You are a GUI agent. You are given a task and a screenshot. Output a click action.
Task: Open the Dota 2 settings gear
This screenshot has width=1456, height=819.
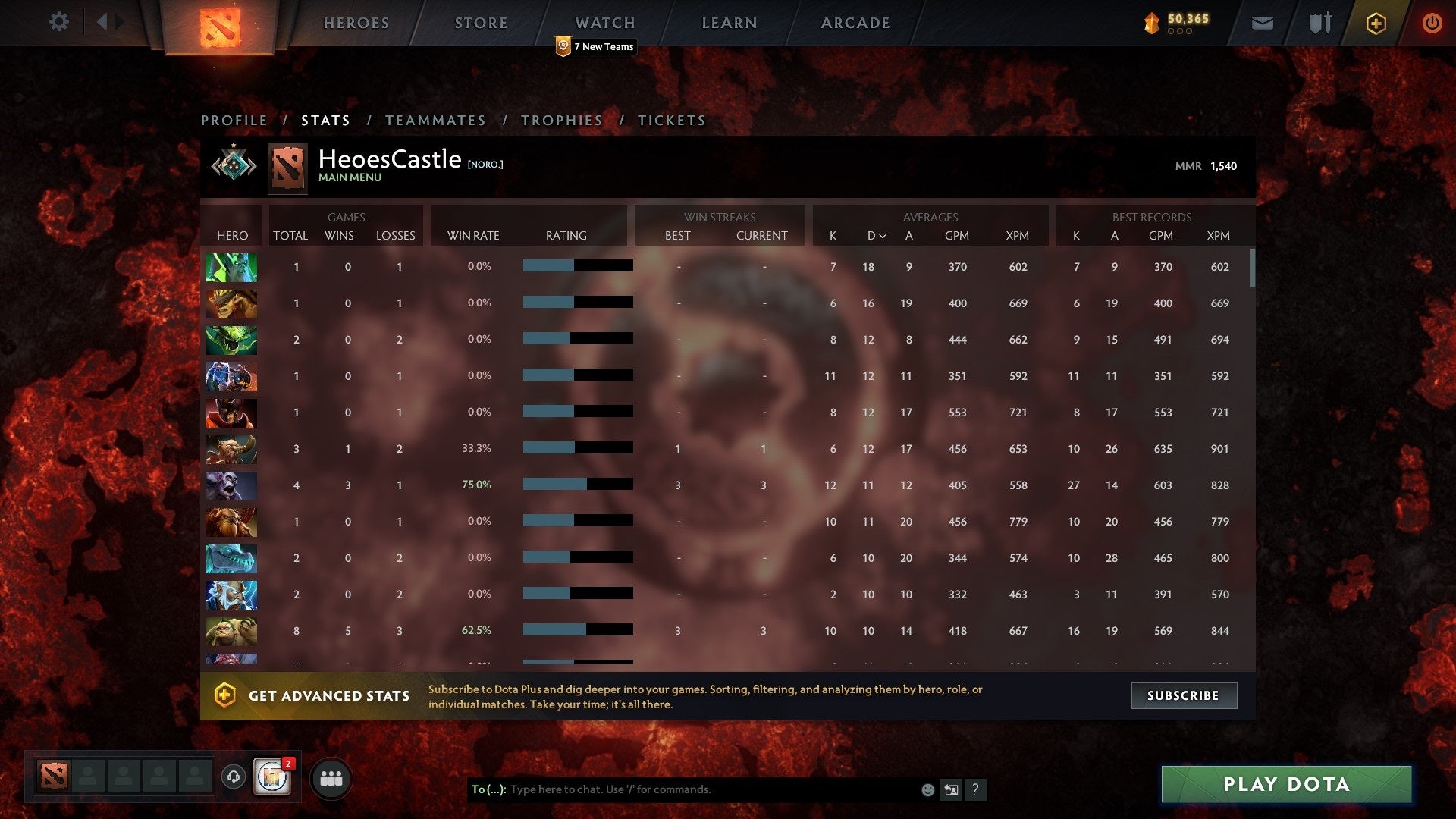tap(59, 22)
